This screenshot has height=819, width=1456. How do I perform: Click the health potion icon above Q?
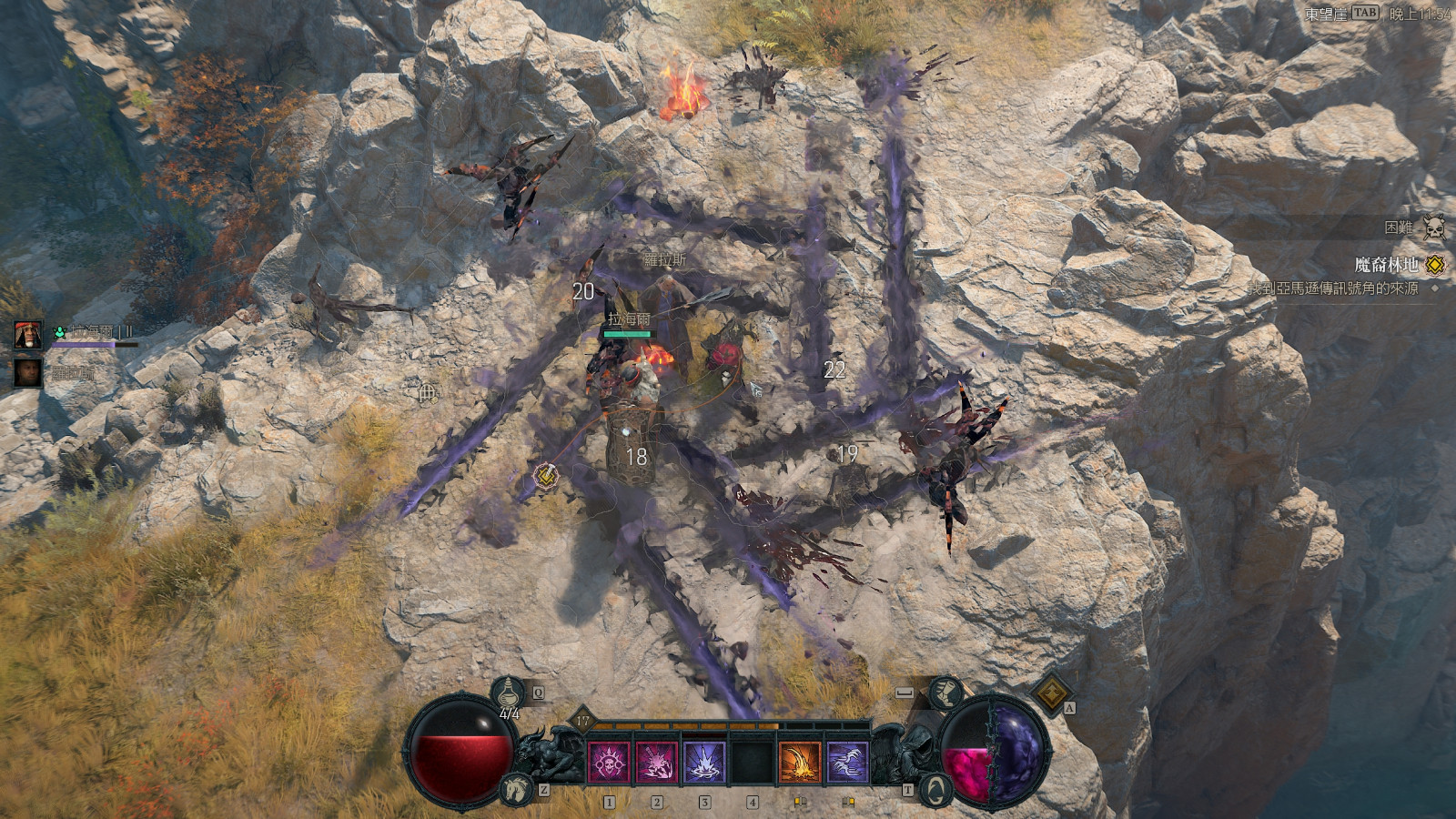click(x=509, y=691)
